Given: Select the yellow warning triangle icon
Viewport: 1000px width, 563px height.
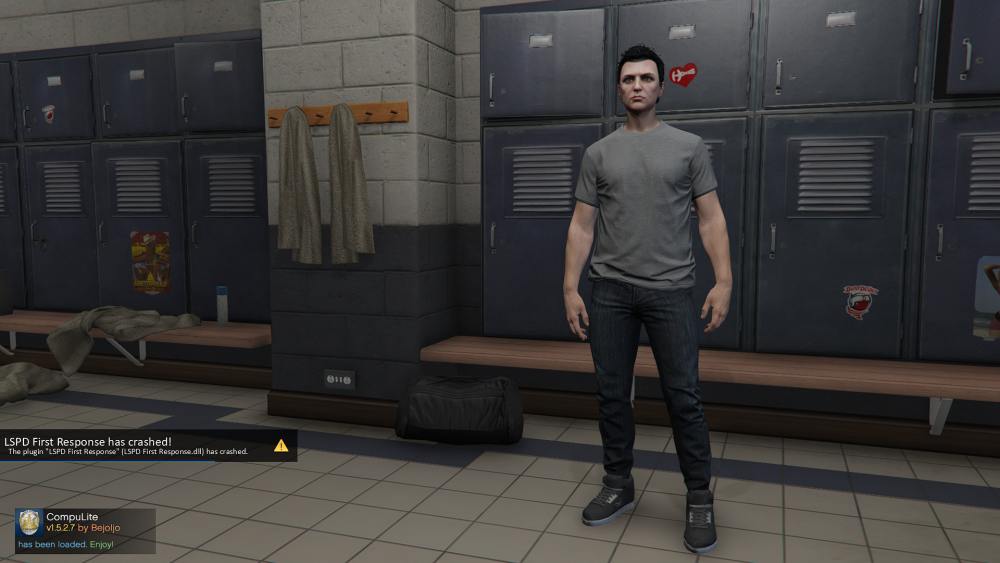Looking at the screenshot, I should pyautogui.click(x=281, y=446).
